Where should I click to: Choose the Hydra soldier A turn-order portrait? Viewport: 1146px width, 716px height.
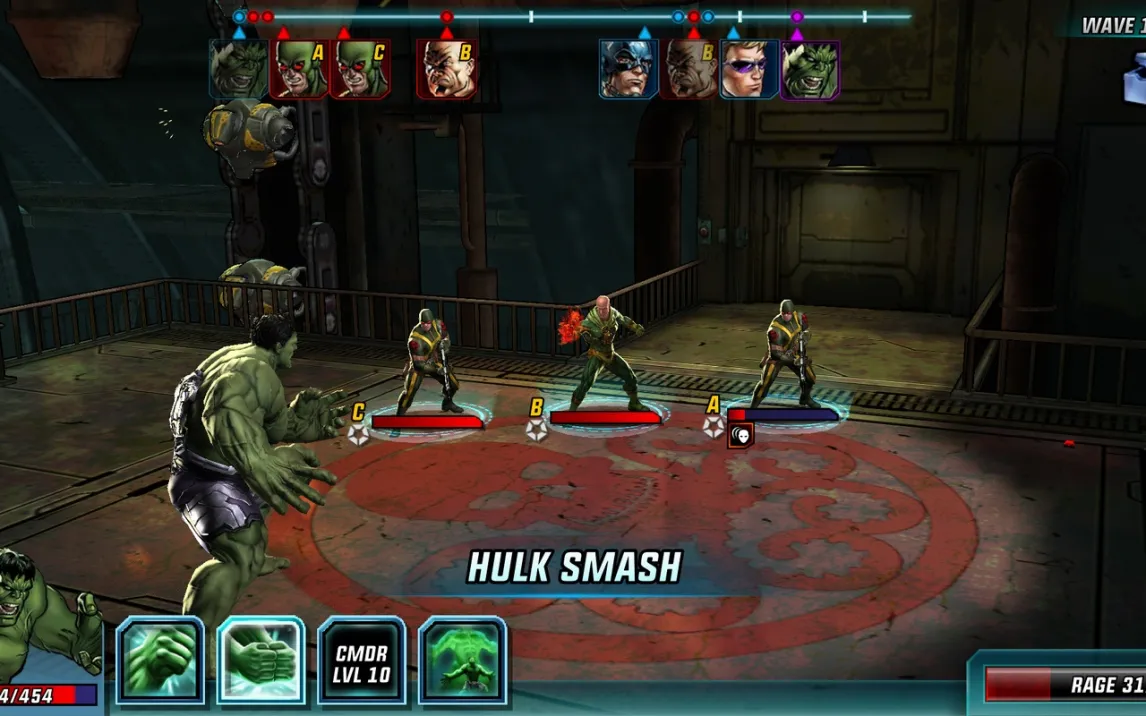298,69
